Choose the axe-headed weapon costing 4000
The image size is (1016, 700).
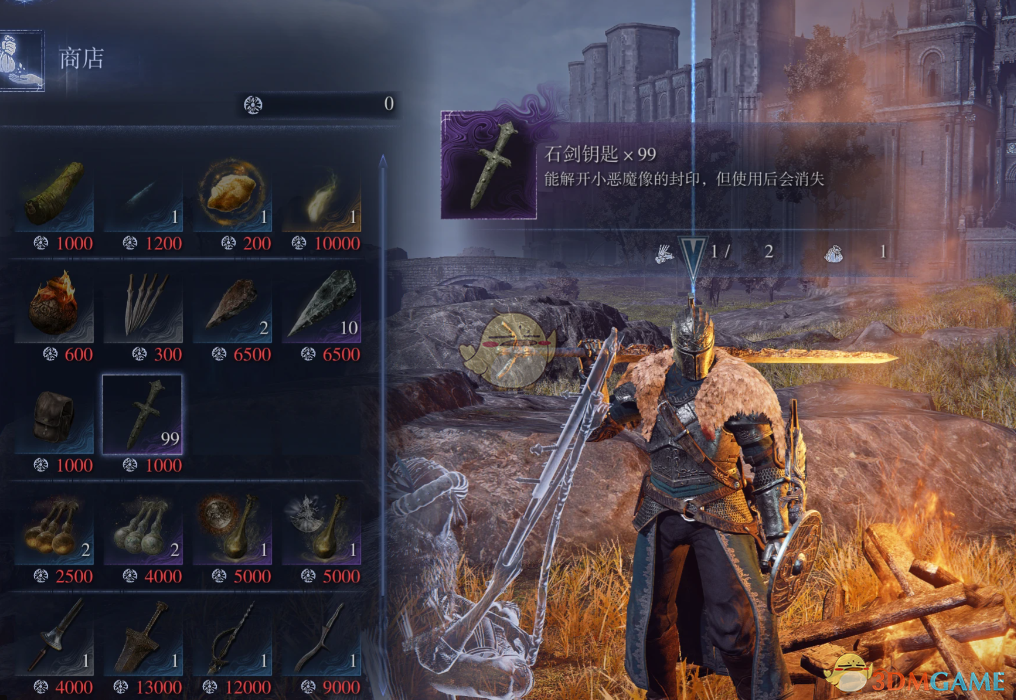click(x=55, y=636)
